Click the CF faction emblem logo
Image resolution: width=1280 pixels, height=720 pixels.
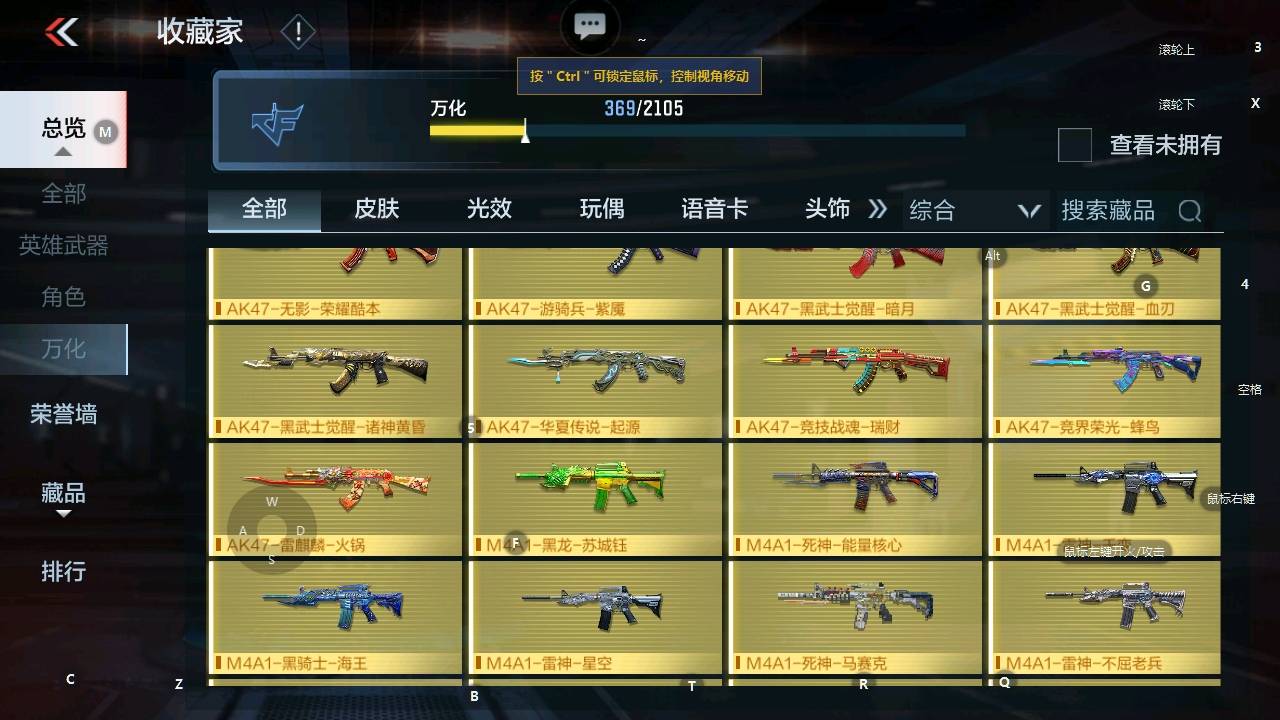(277, 122)
